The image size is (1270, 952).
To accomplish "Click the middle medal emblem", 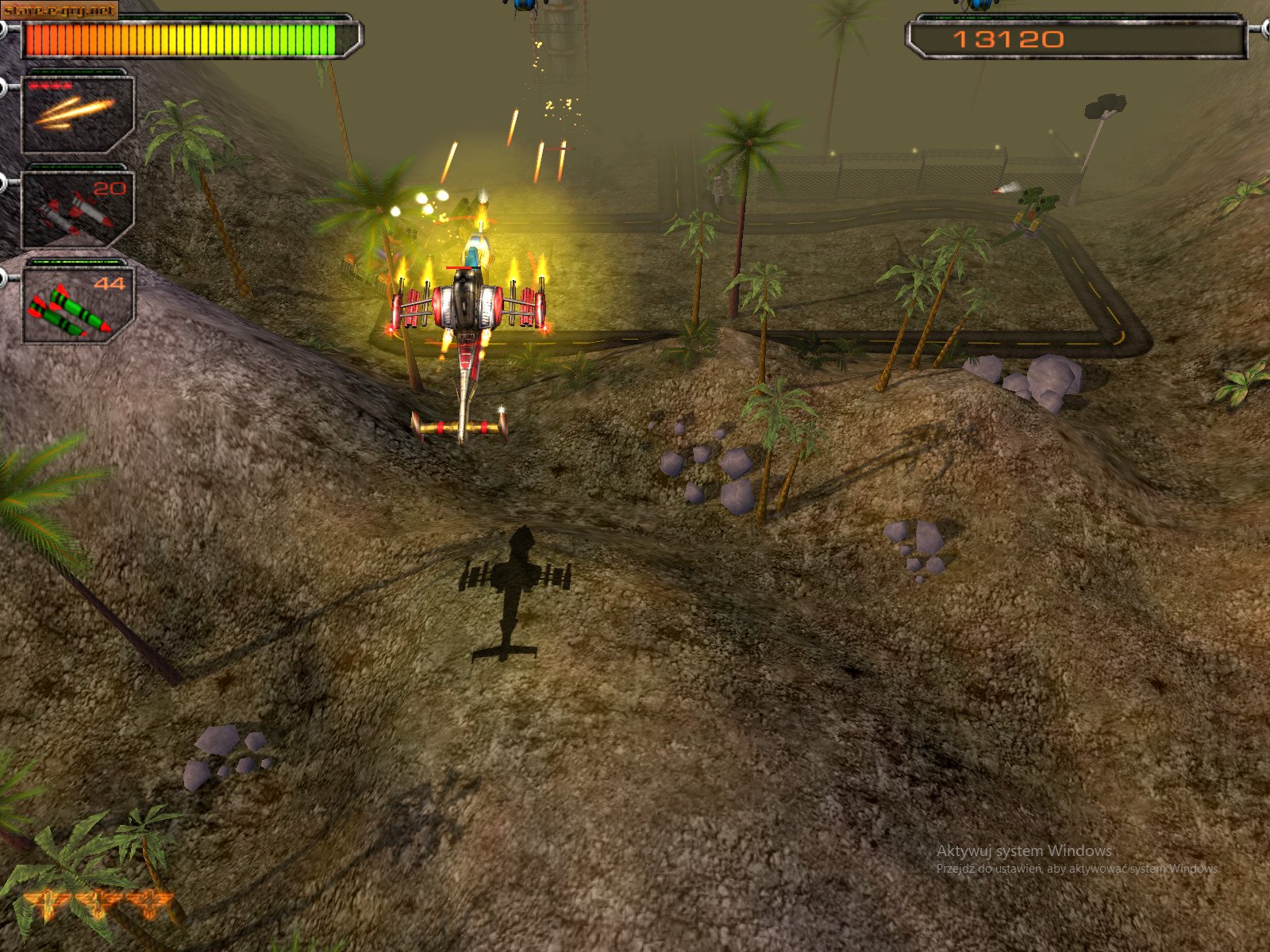I will 99,900.
